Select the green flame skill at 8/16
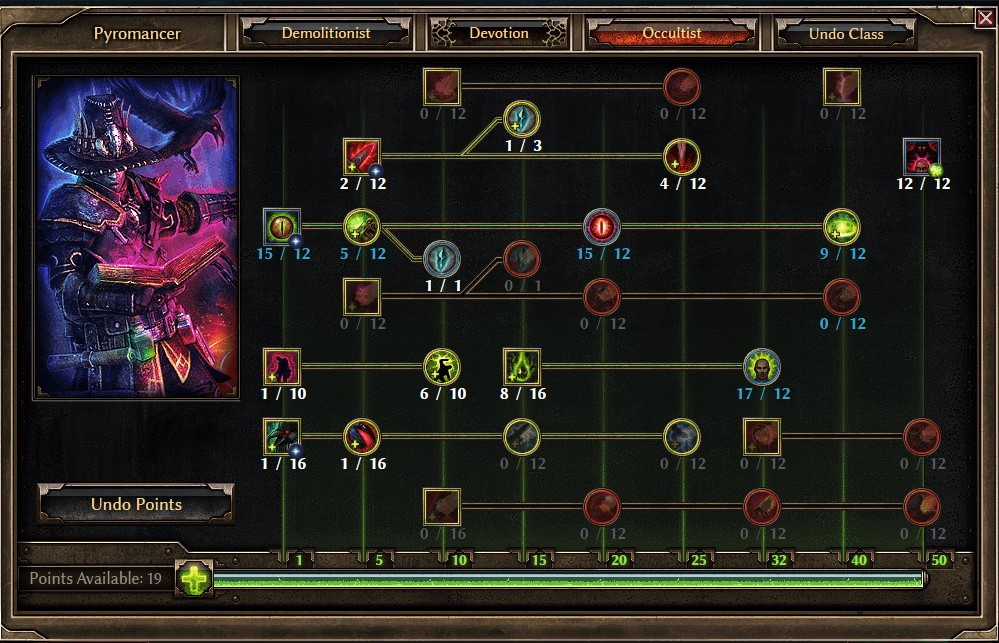 (x=522, y=367)
